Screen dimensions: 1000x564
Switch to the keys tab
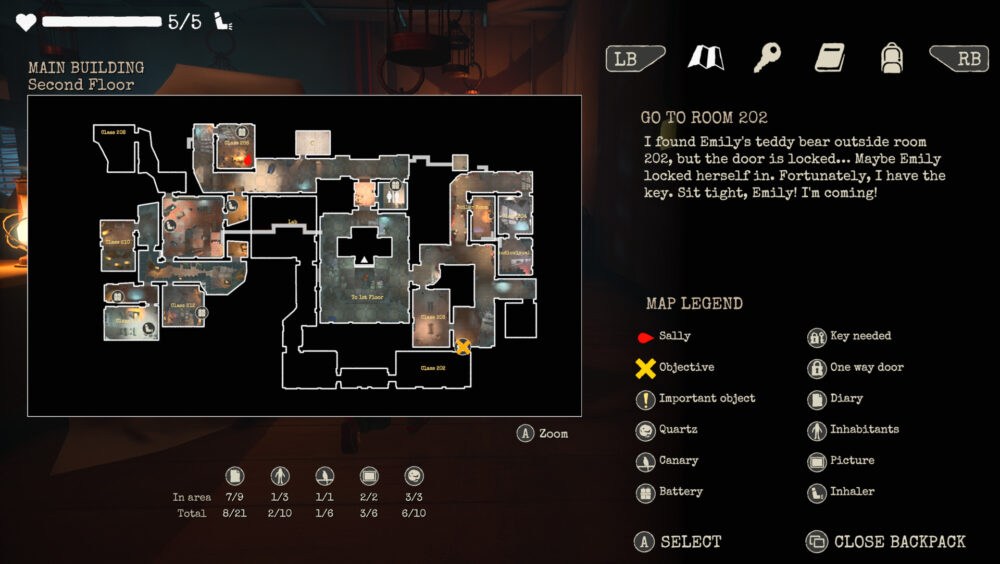tap(767, 58)
